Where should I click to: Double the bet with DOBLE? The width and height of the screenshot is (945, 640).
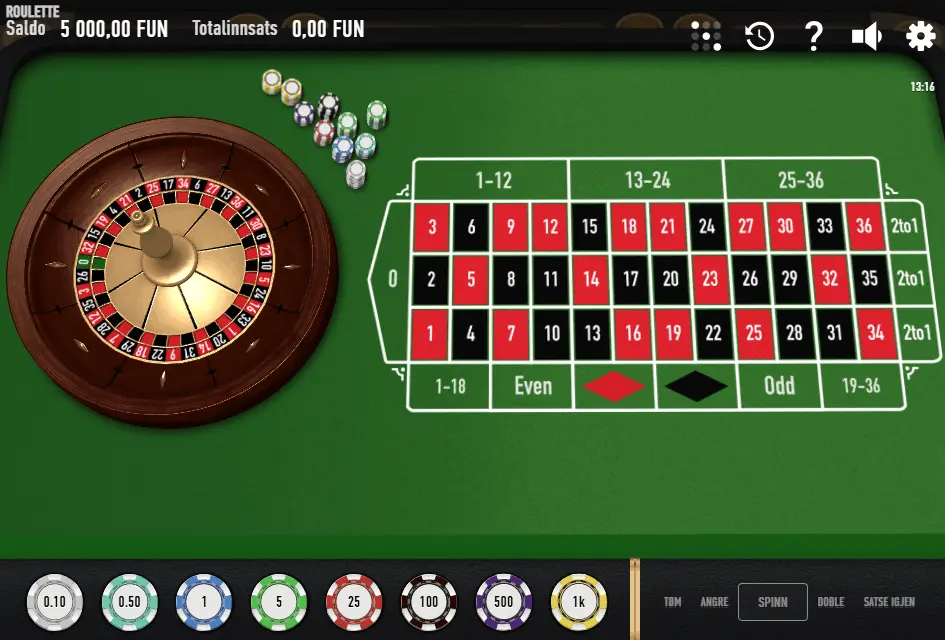pos(831,602)
